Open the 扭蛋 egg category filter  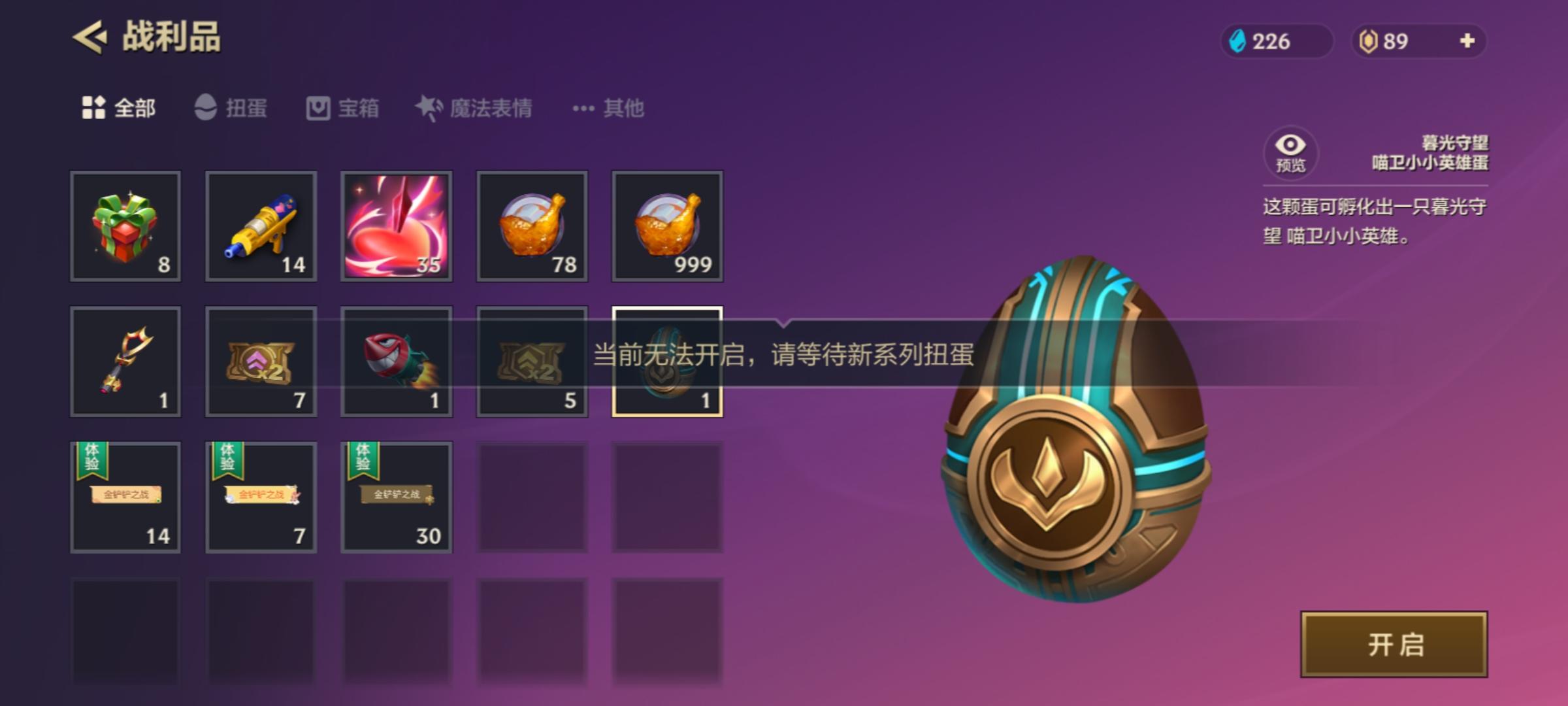click(x=232, y=109)
